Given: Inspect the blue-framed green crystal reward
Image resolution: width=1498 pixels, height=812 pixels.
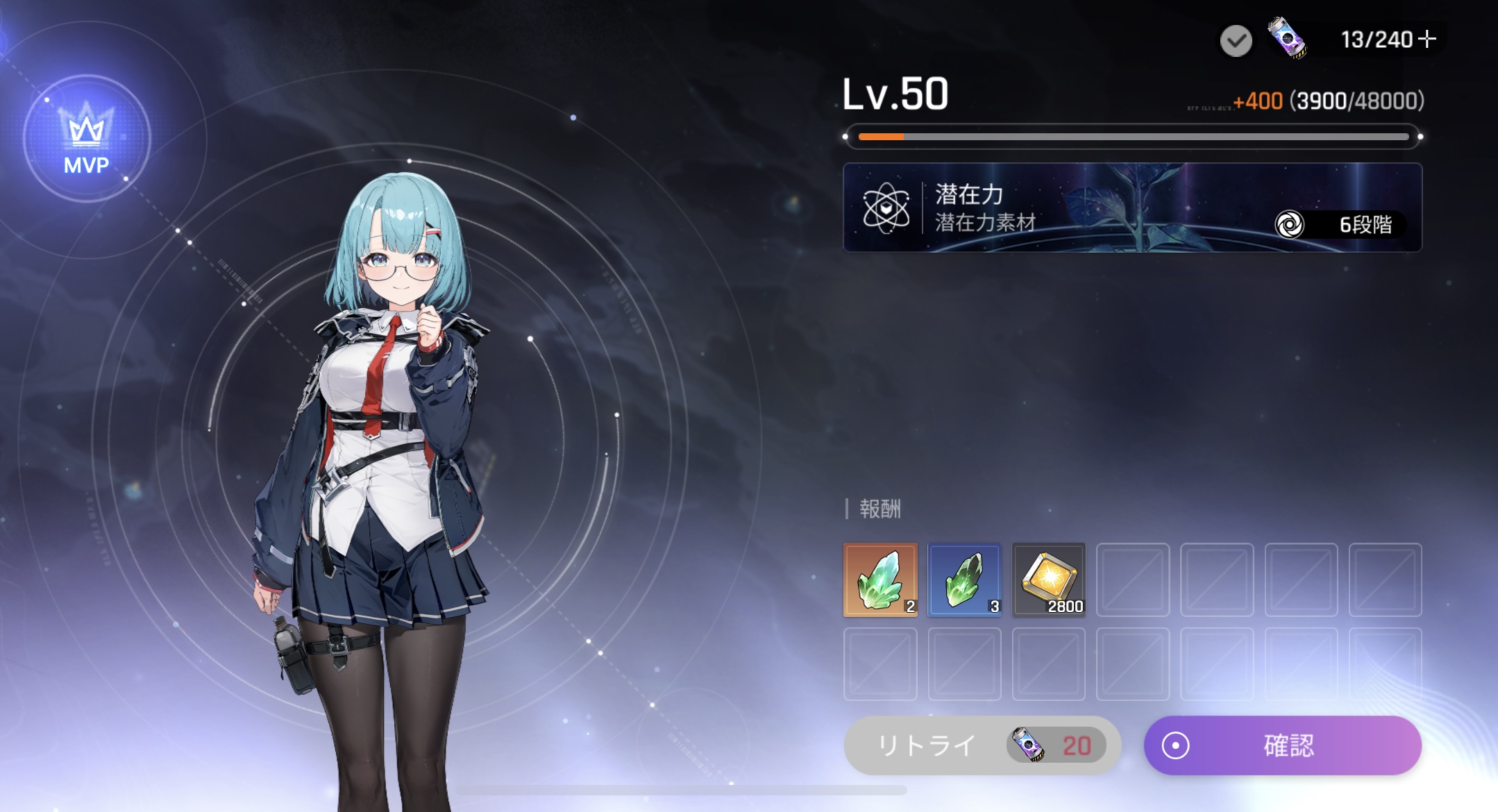Looking at the screenshot, I should (964, 580).
